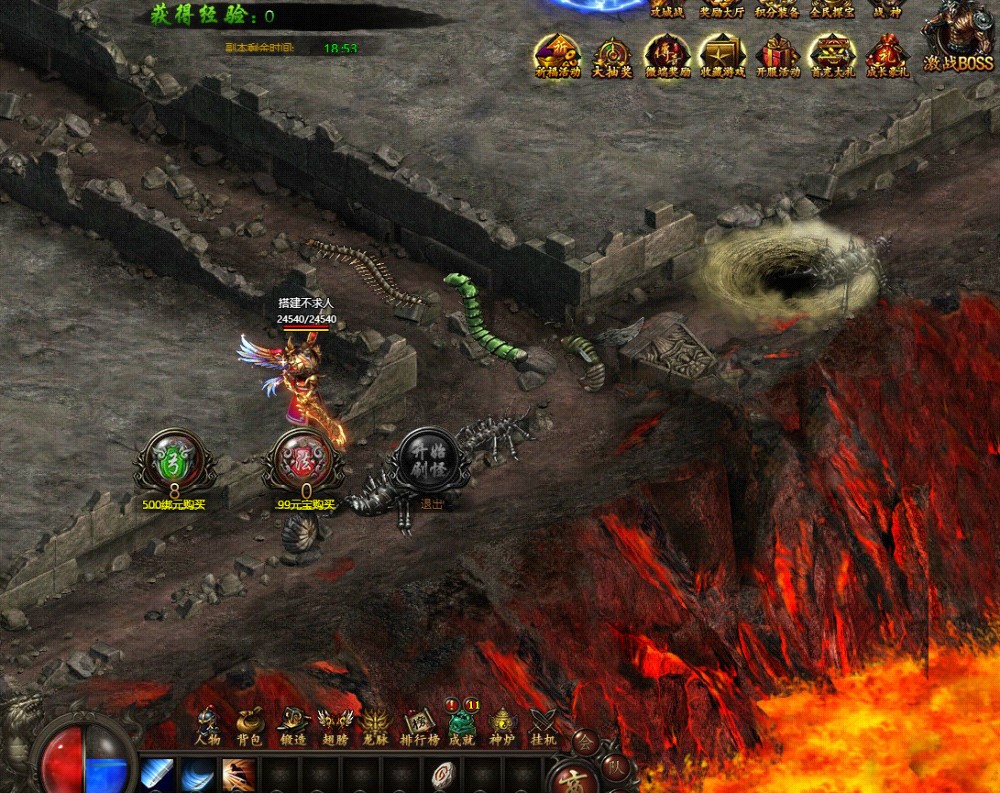
Task: Open the 首充大礼 first-recharge gift
Action: [832, 54]
